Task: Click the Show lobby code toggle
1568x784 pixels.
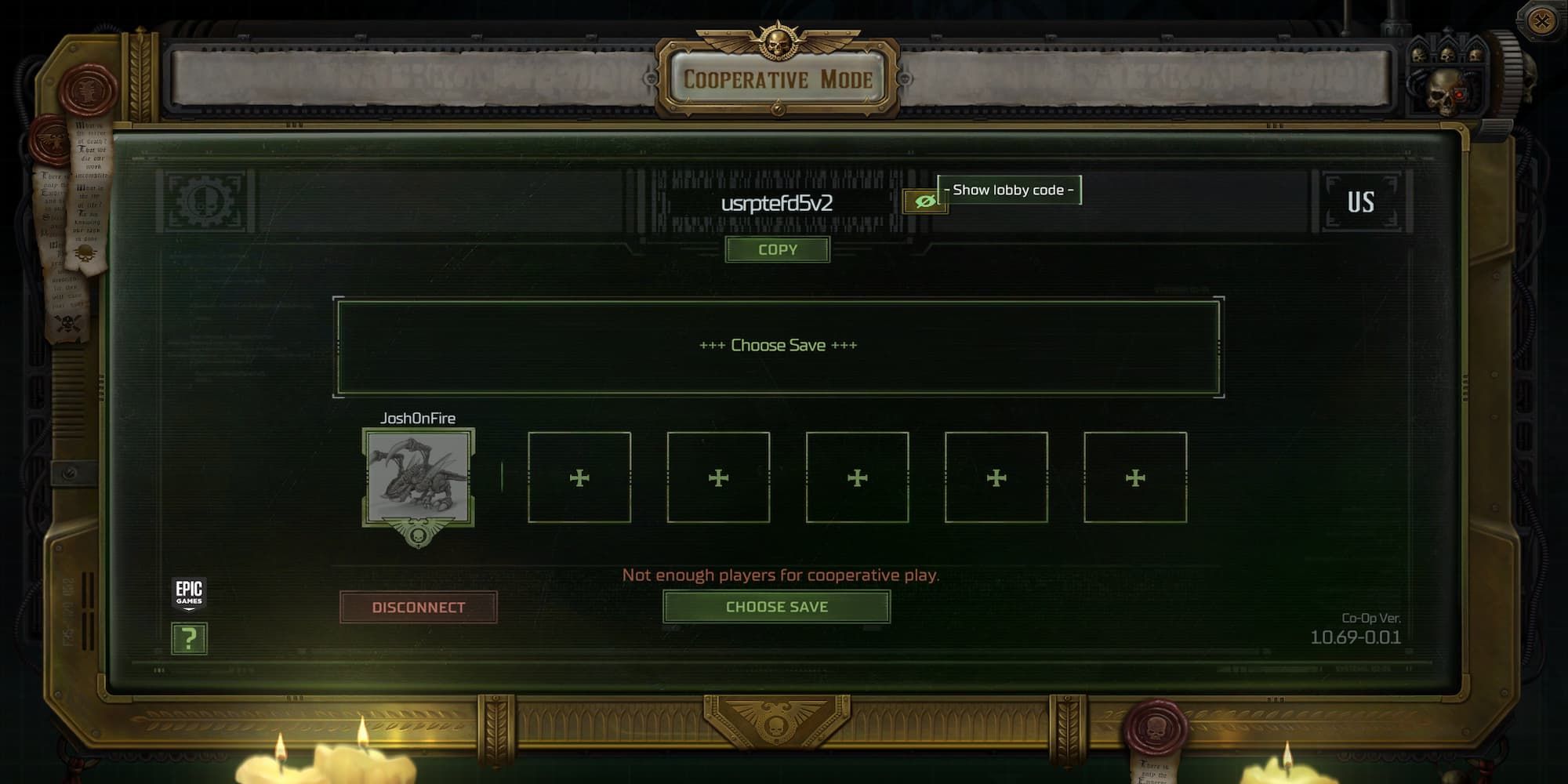Action: (x=1007, y=190)
